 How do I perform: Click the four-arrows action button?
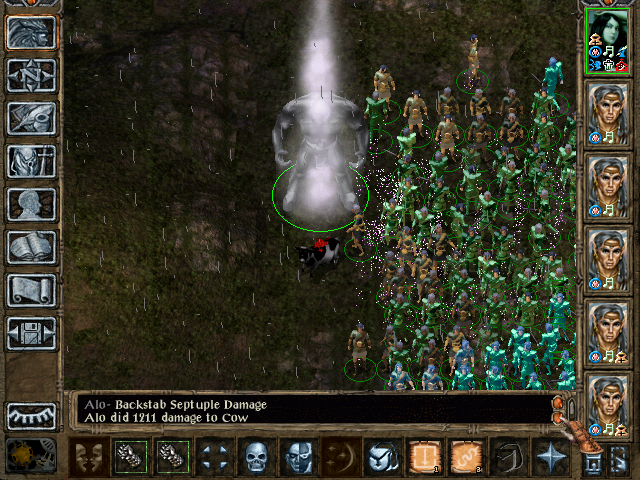(x=215, y=457)
